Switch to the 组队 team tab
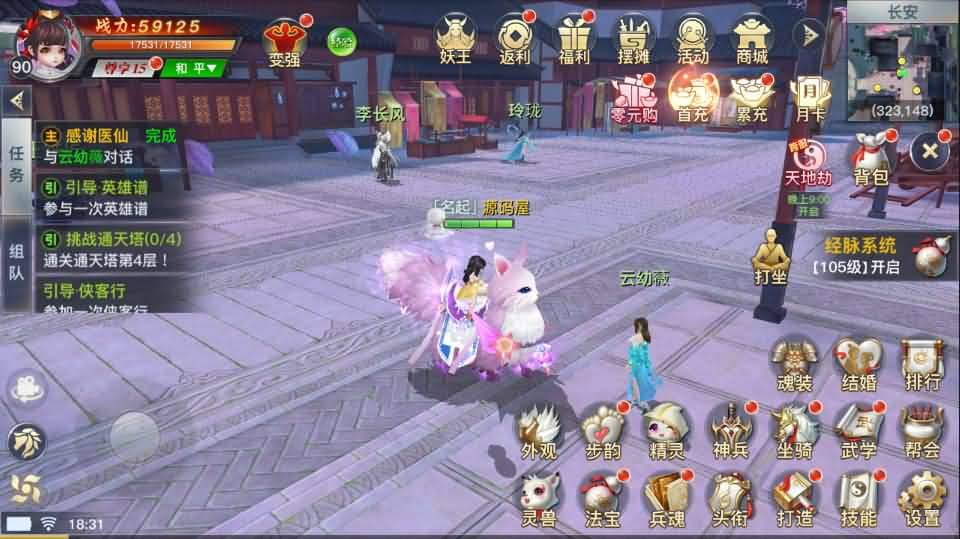Image resolution: width=960 pixels, height=539 pixels. pyautogui.click(x=16, y=275)
